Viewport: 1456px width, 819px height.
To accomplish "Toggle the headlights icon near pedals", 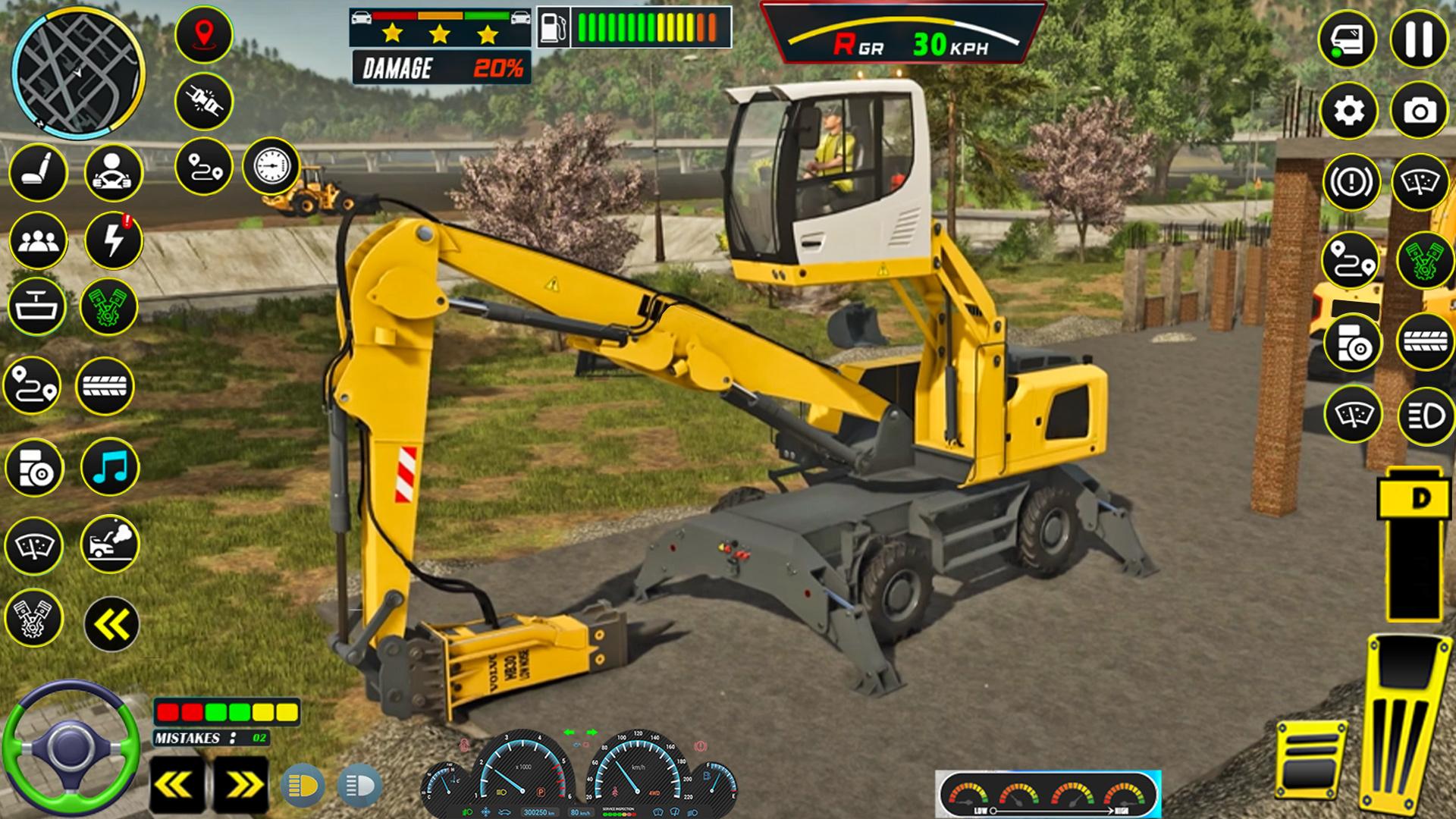I will pos(1426,416).
